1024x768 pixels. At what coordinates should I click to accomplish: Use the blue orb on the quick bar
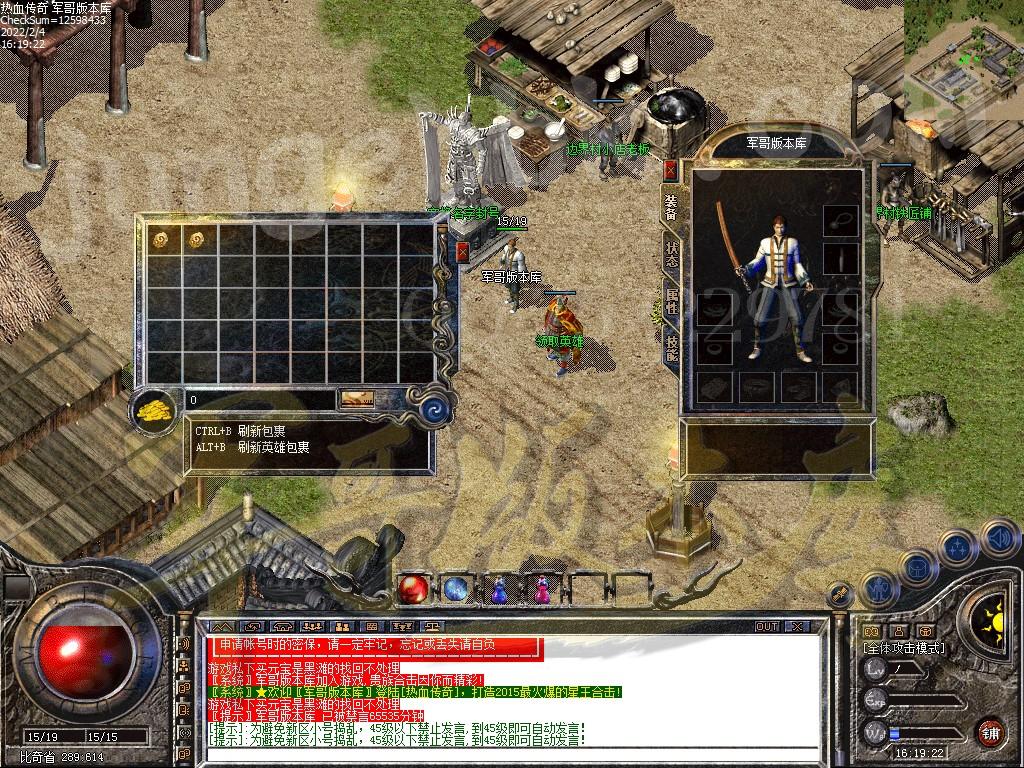coord(457,590)
